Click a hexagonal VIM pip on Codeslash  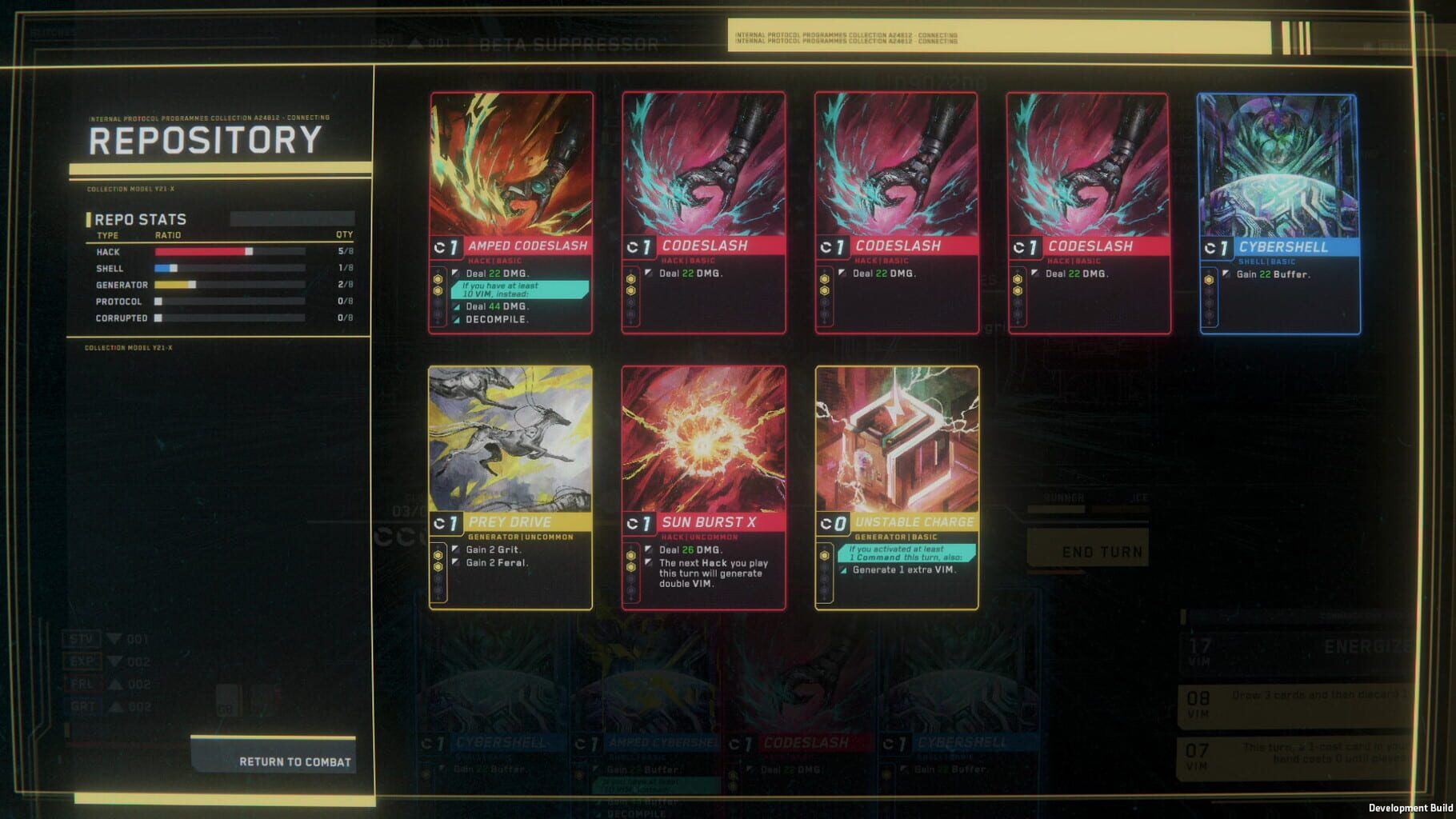[x=631, y=280]
